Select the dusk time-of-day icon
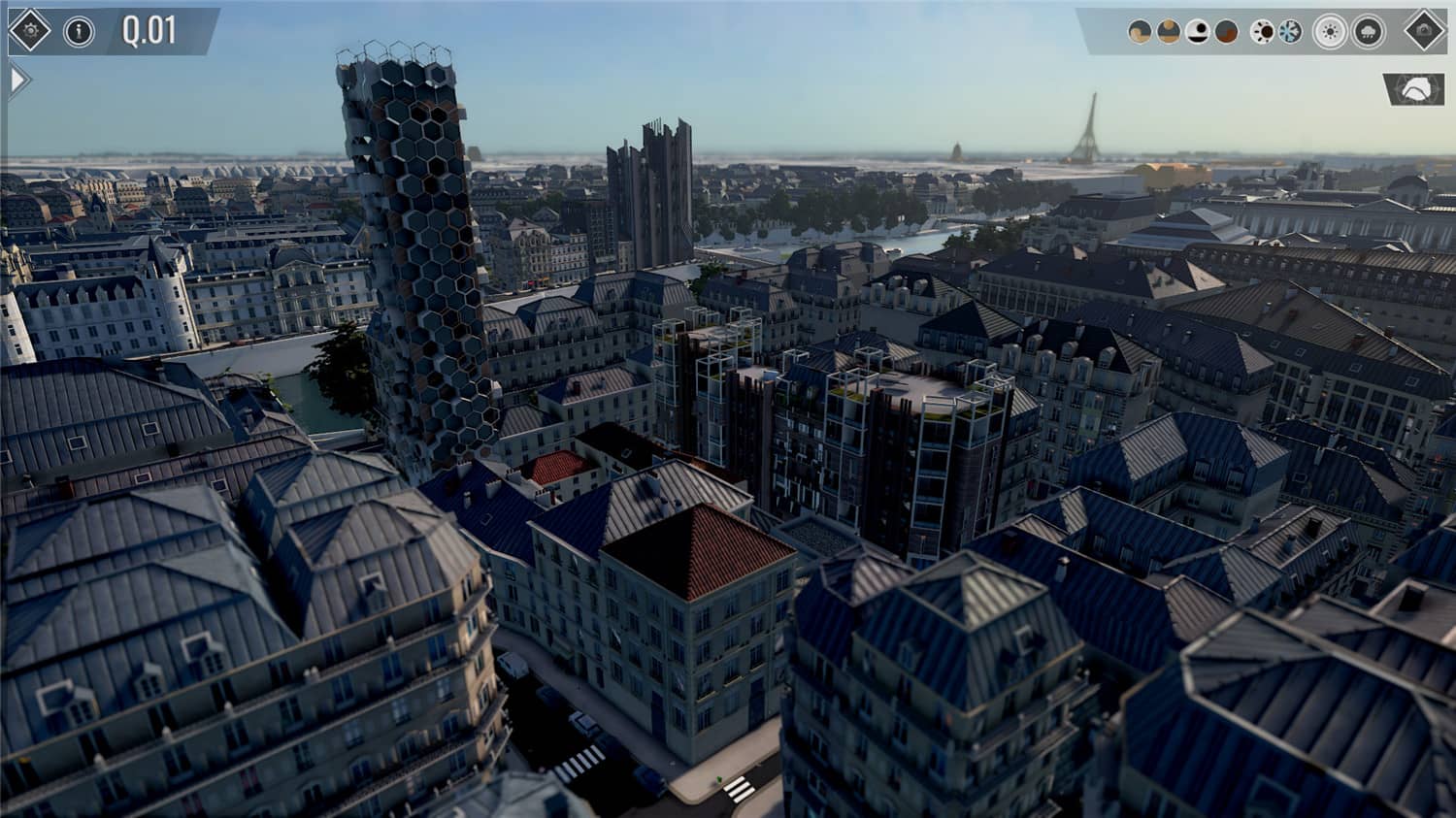This screenshot has width=1456, height=818. point(1224,29)
